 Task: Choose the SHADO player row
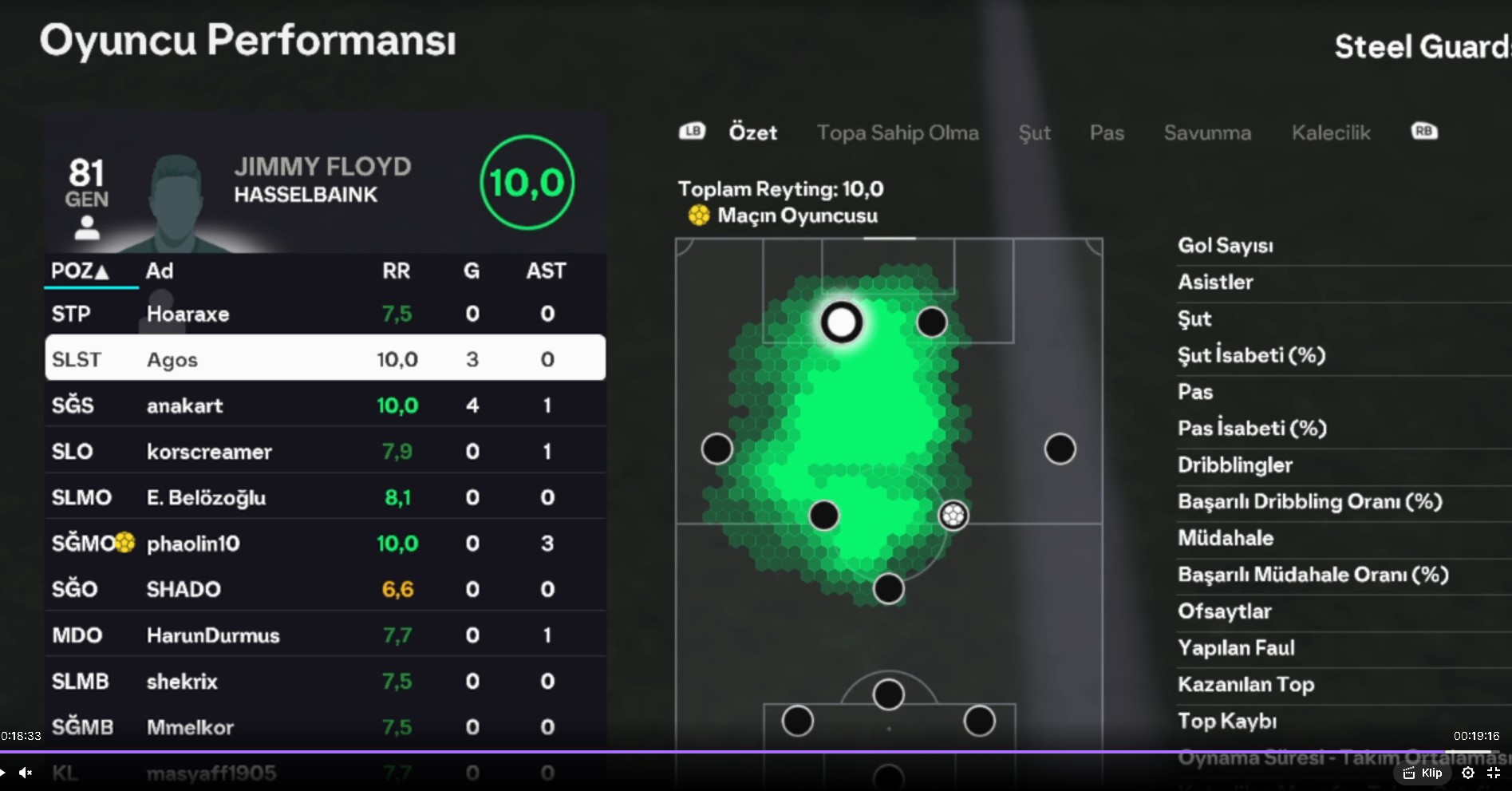(325, 589)
